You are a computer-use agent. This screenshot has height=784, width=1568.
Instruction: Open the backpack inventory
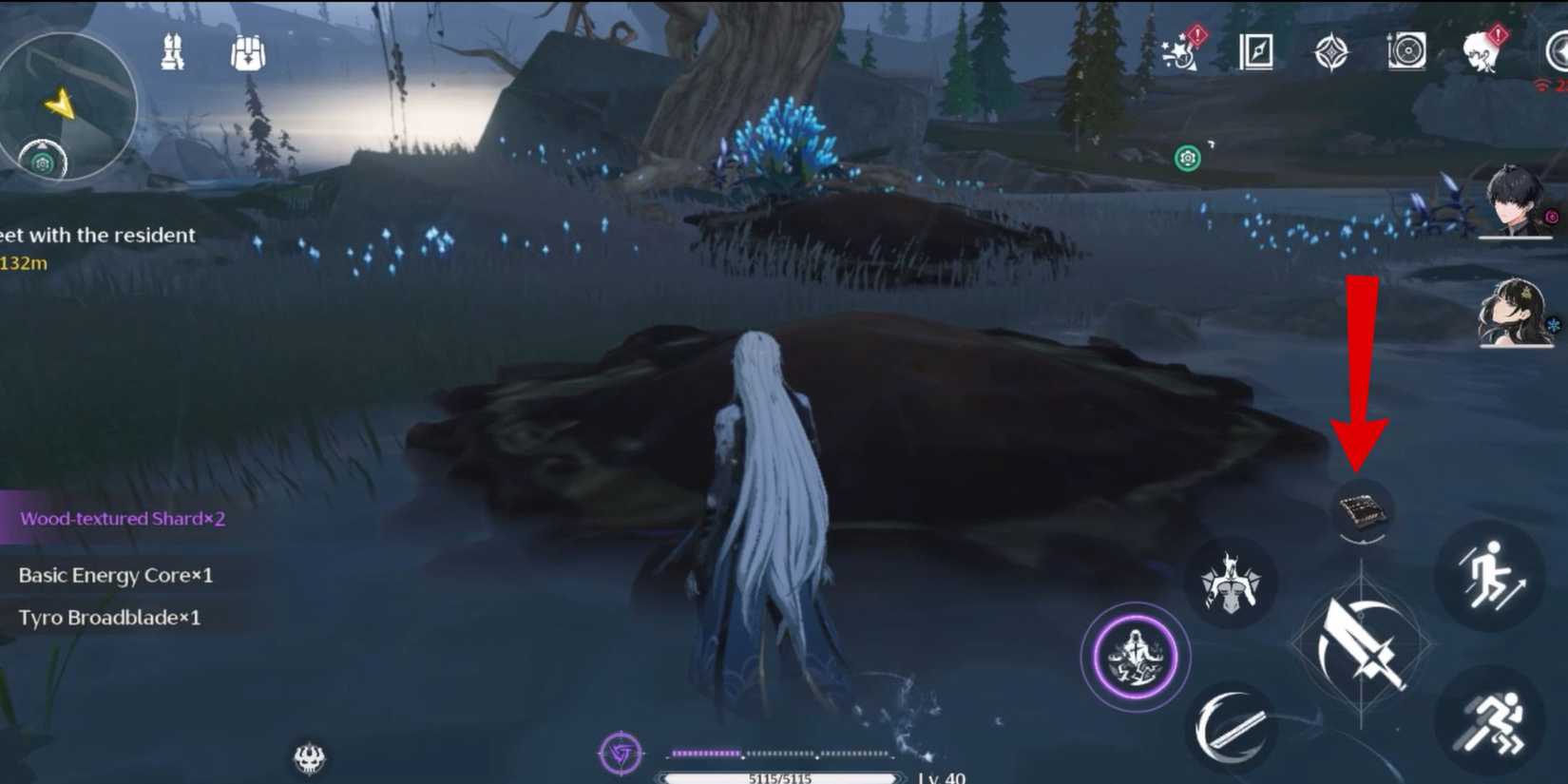click(247, 54)
